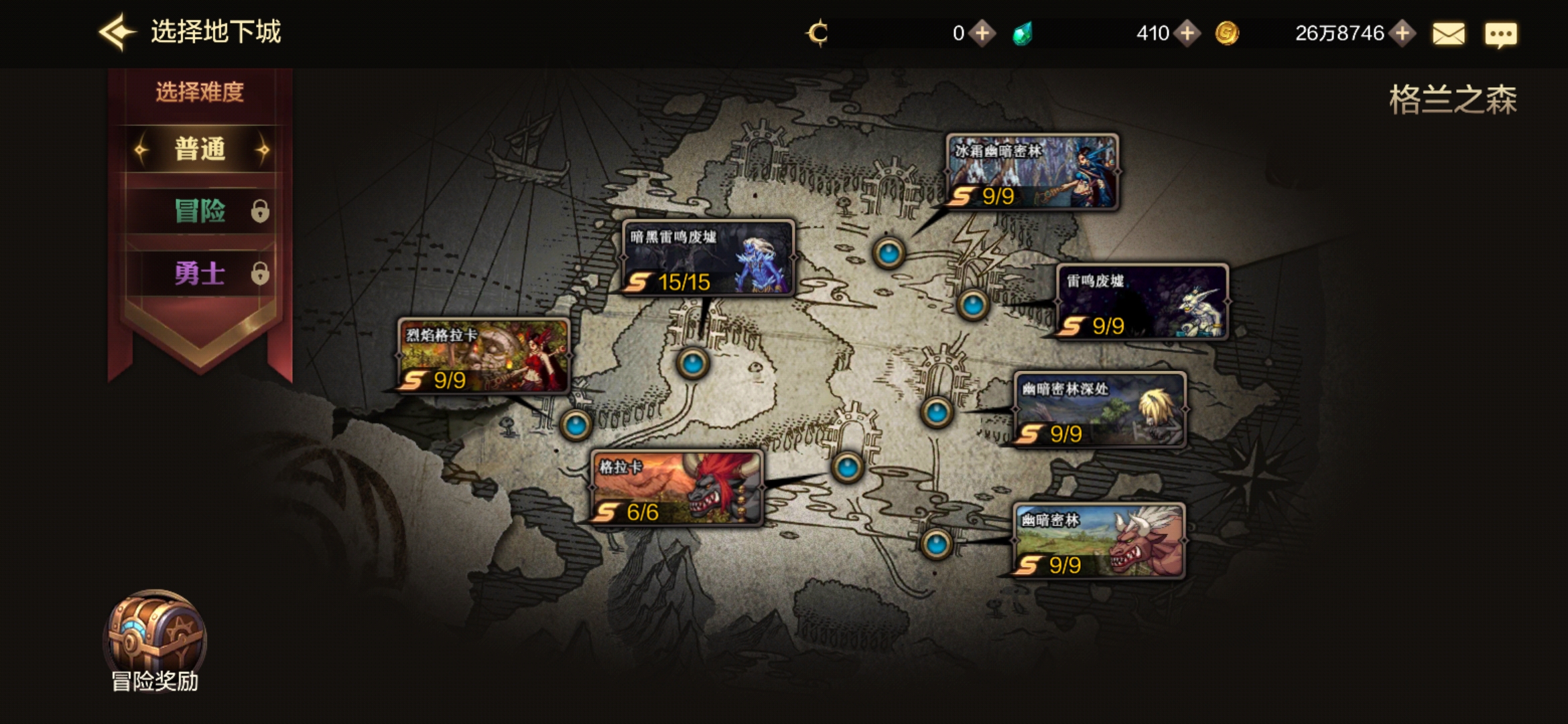Choose the locked 勇士 difficulty
Screen dimensions: 1568x724
[x=200, y=274]
